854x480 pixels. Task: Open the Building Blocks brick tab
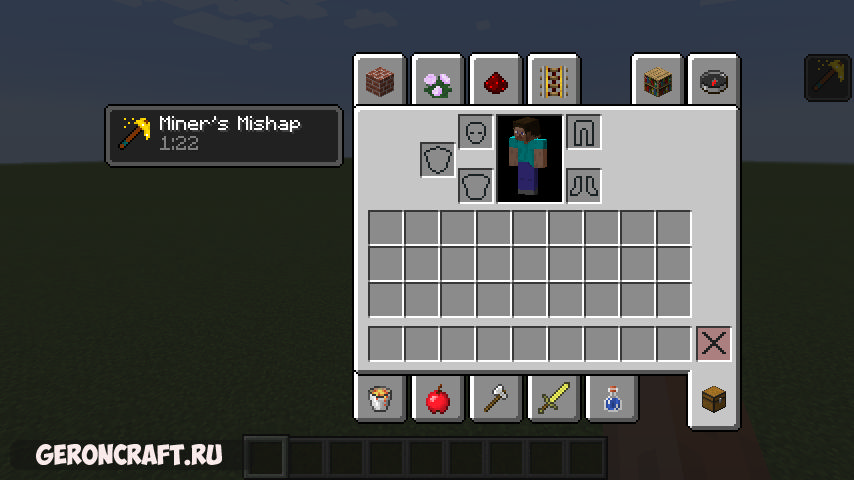[380, 81]
